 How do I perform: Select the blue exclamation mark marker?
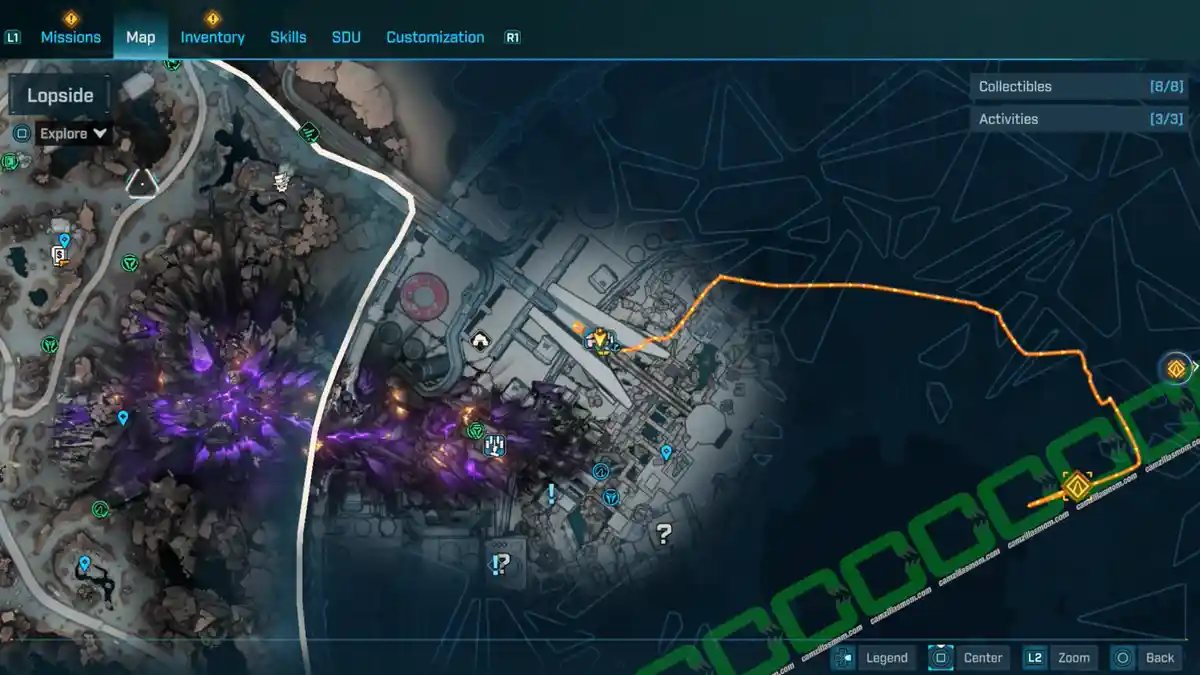551,493
